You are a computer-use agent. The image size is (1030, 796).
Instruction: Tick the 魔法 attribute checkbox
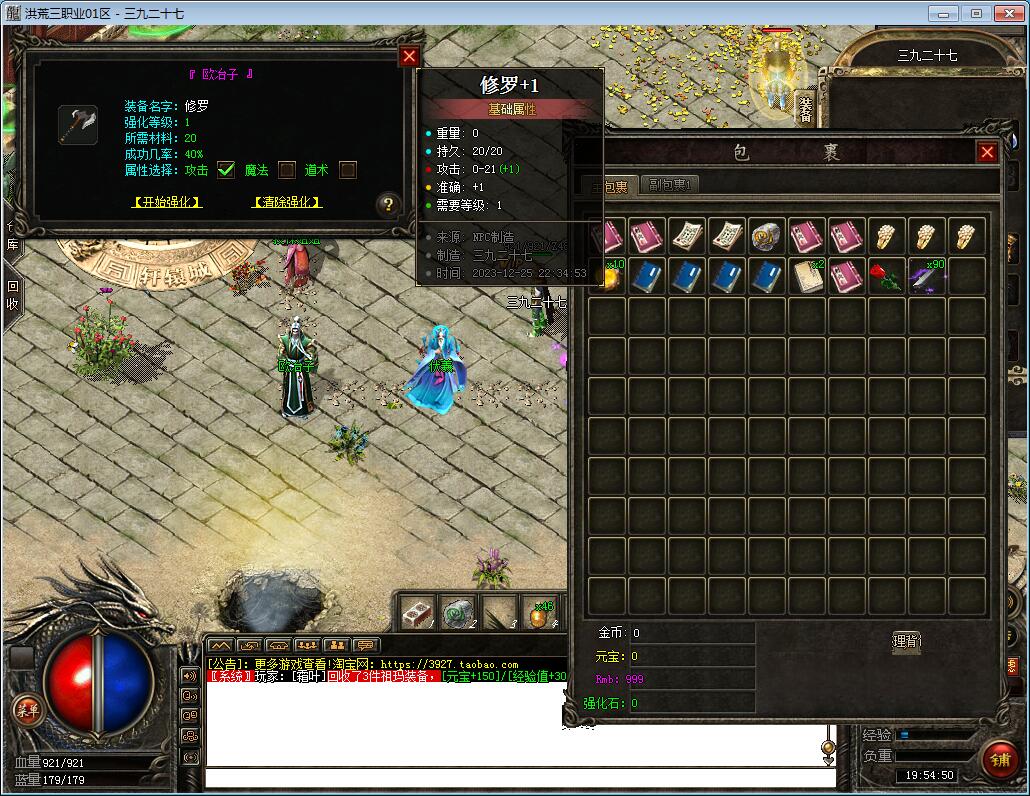pyautogui.click(x=287, y=170)
